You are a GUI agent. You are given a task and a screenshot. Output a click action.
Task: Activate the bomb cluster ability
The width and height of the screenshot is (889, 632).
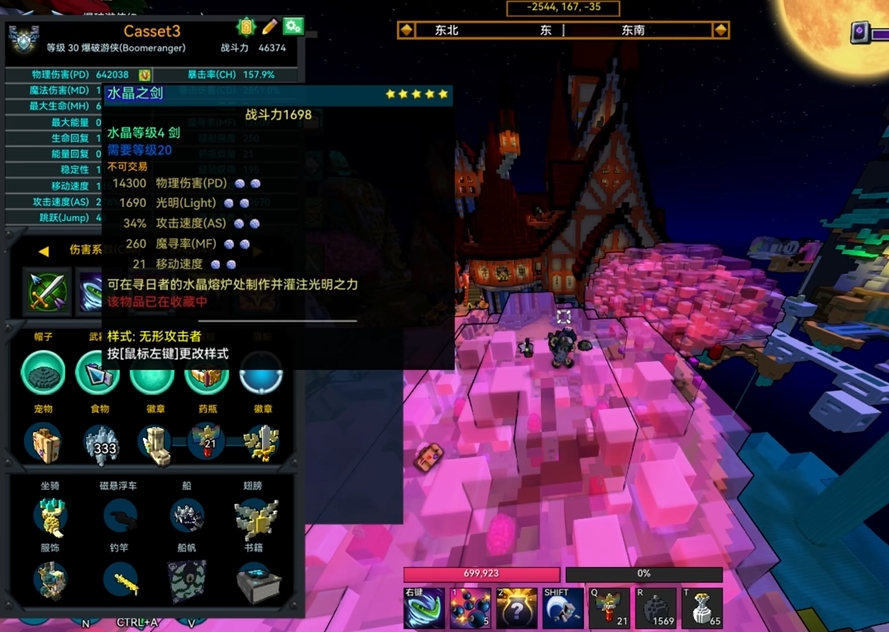(469, 608)
